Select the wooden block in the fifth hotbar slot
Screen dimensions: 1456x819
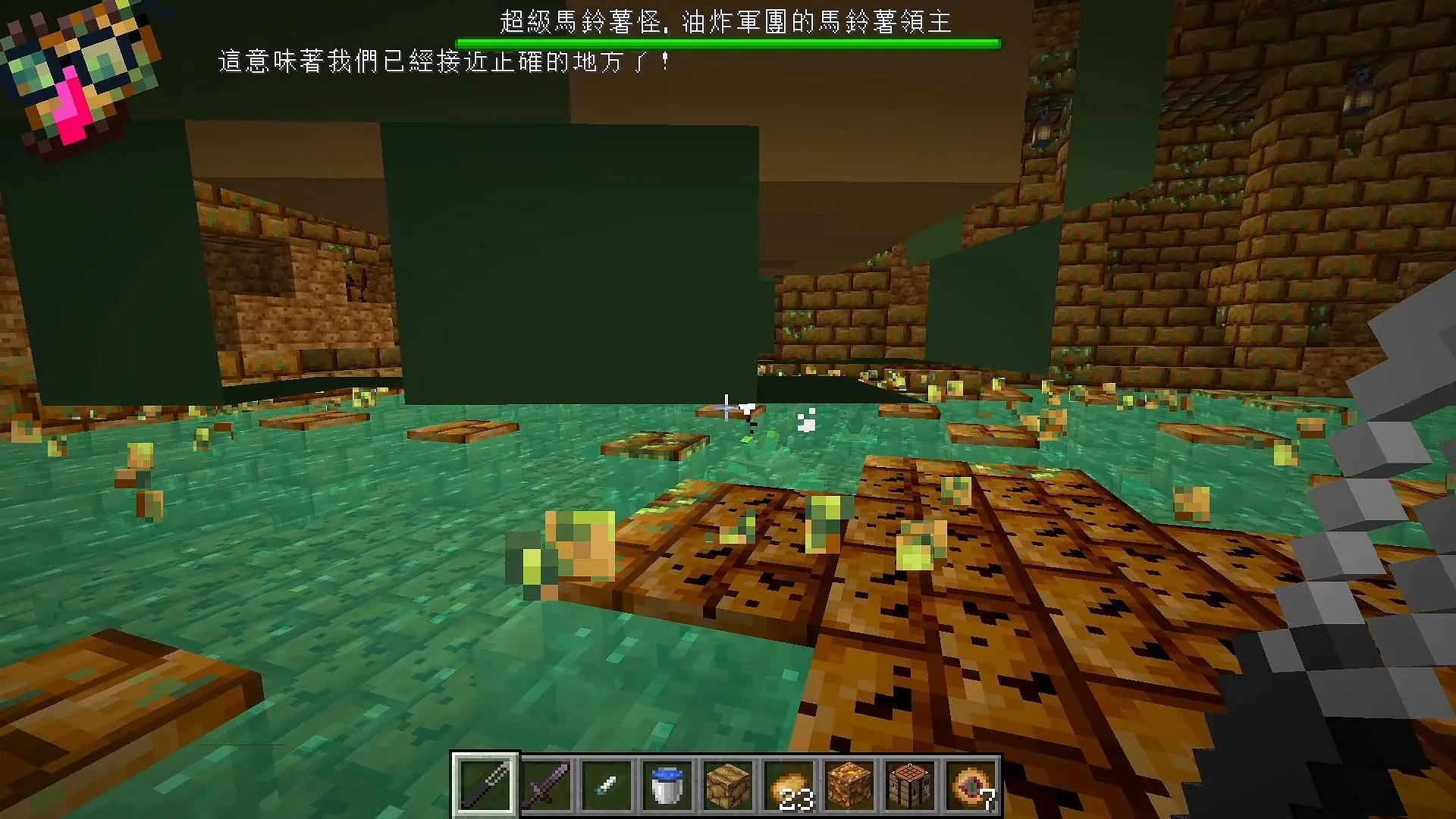[x=726, y=785]
